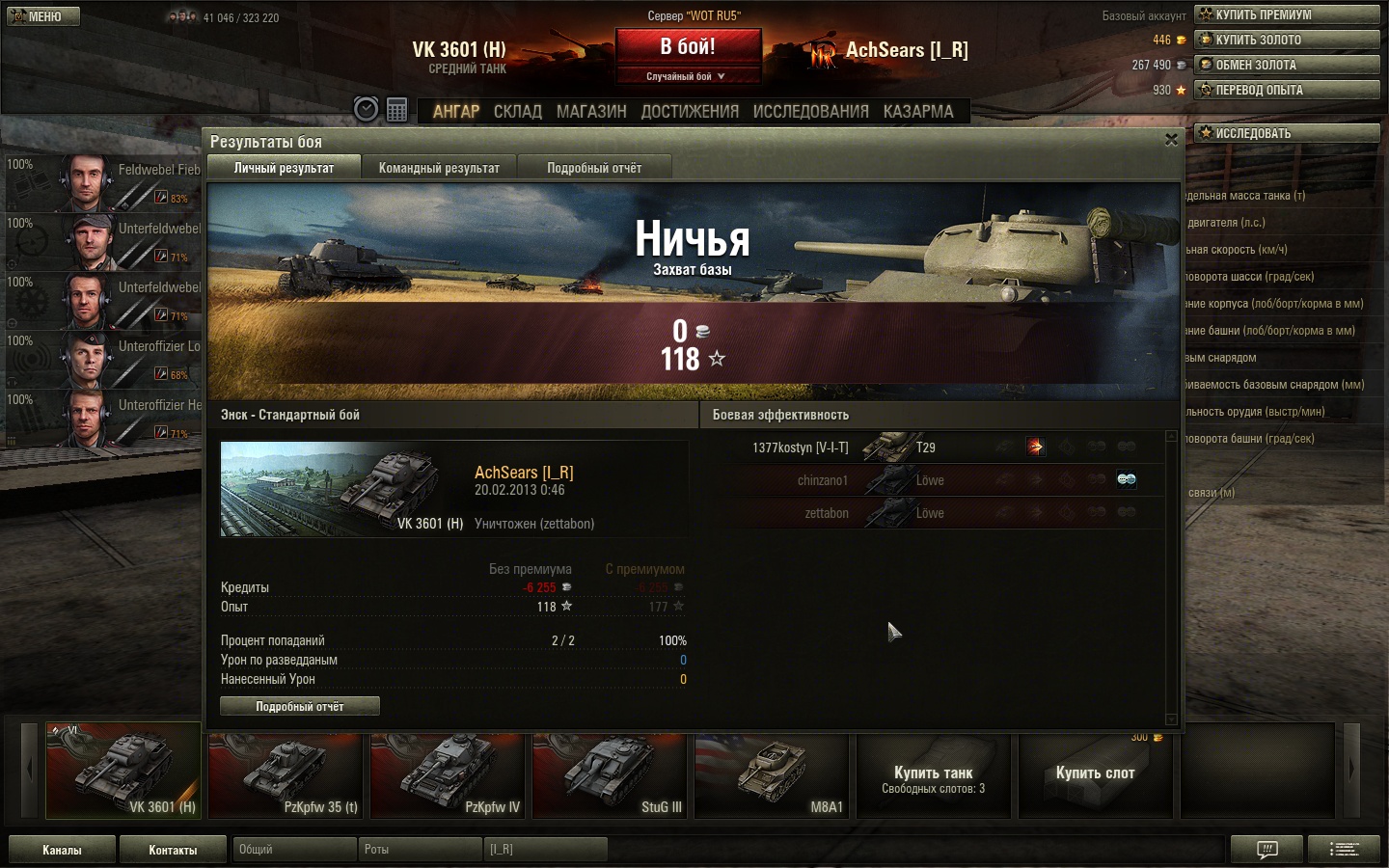Image resolution: width=1389 pixels, height=868 pixels.
Task: Start battle with the red В бой! button
Action: 688,47
